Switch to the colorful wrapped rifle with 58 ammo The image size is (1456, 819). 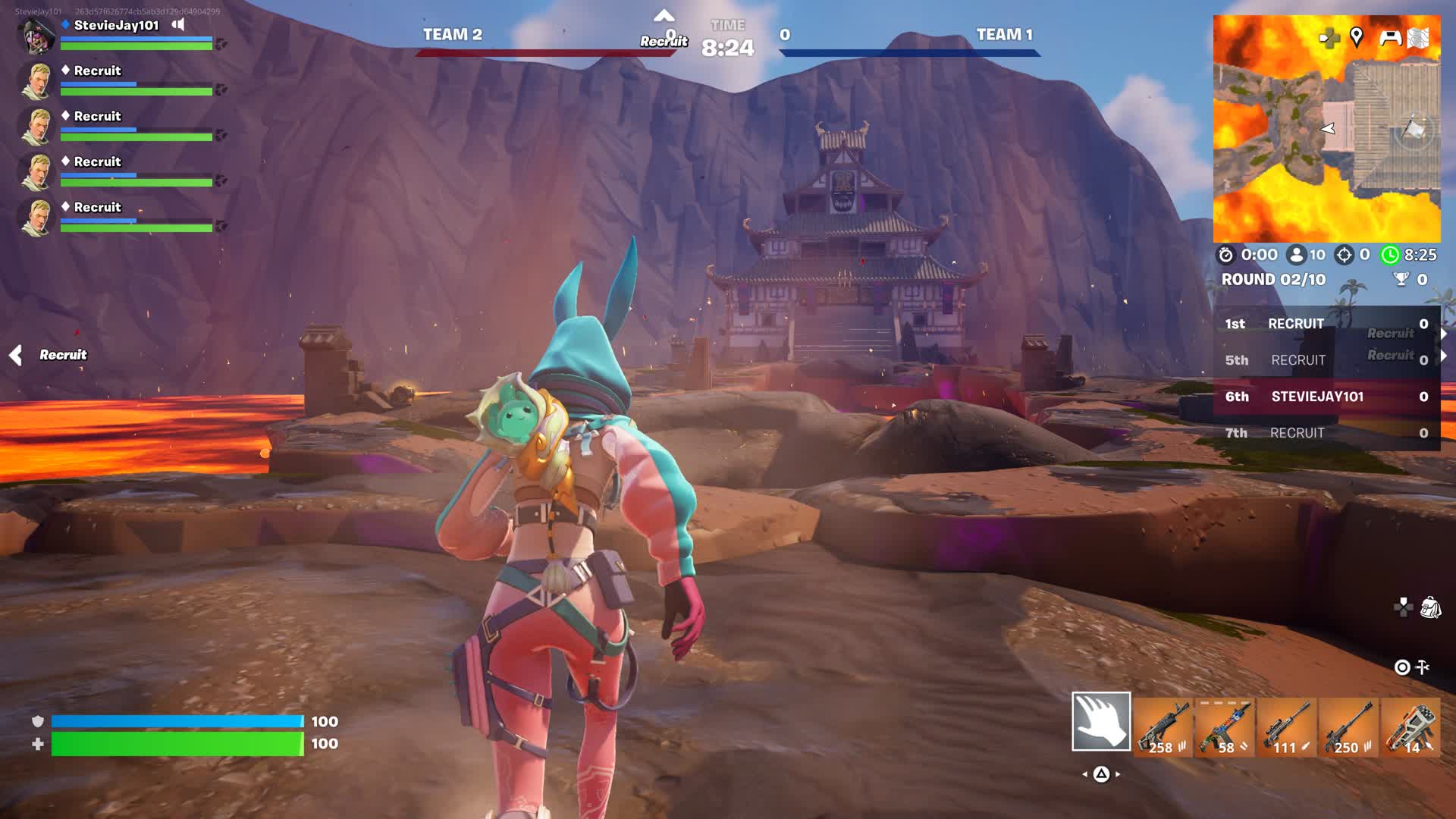1225,728
